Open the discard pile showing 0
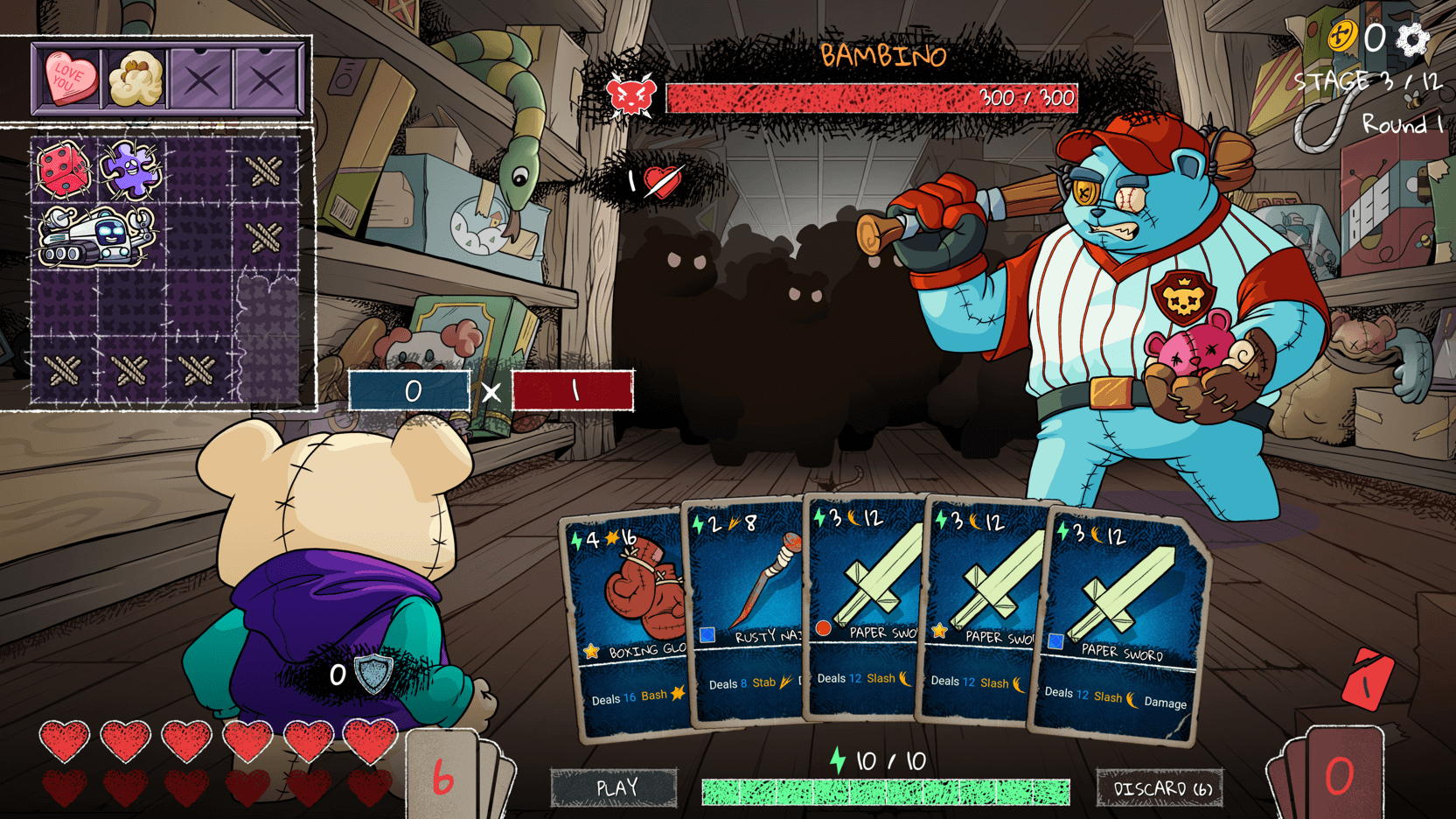The image size is (1456, 819). coord(1337,776)
